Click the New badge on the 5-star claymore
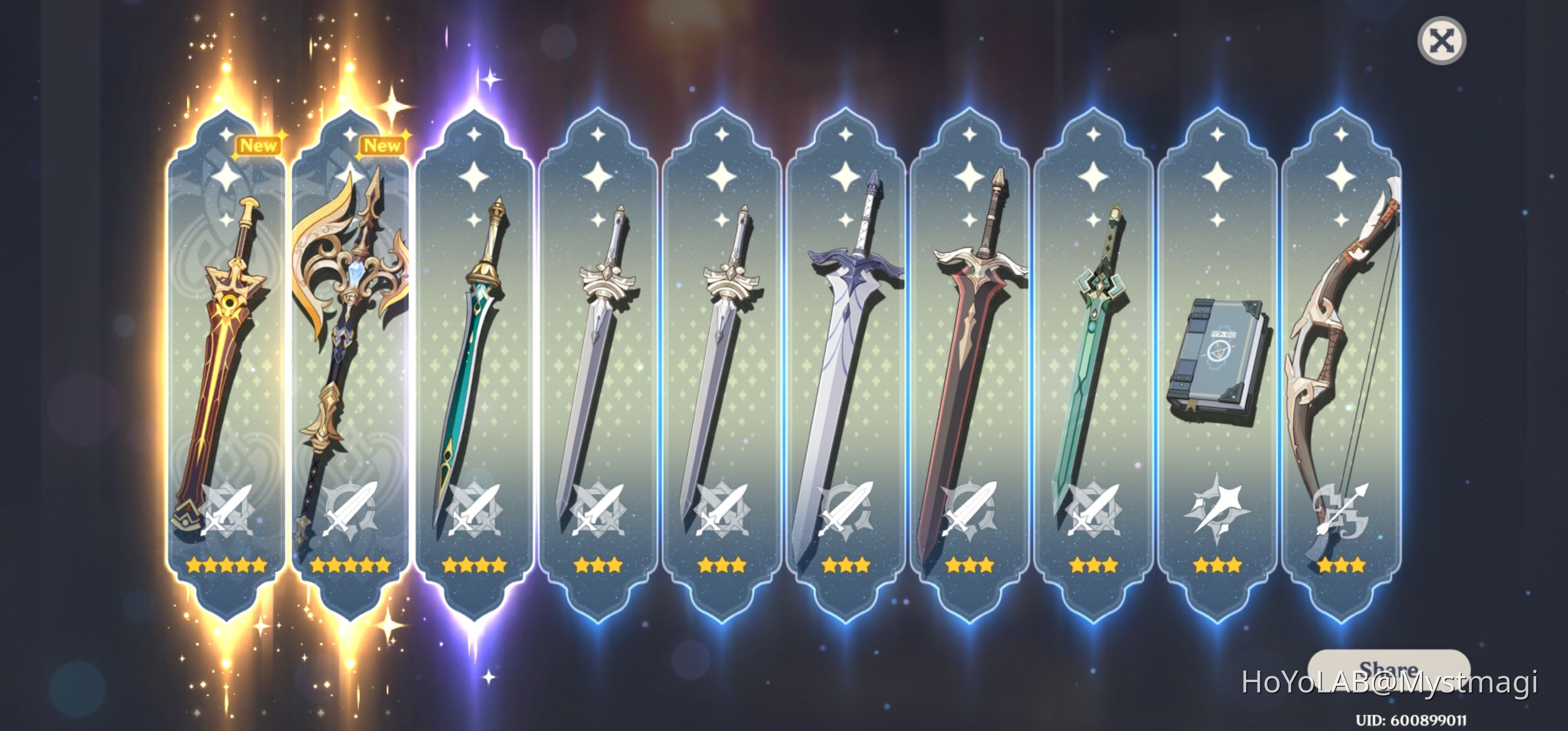This screenshot has height=731, width=1568. tap(258, 146)
